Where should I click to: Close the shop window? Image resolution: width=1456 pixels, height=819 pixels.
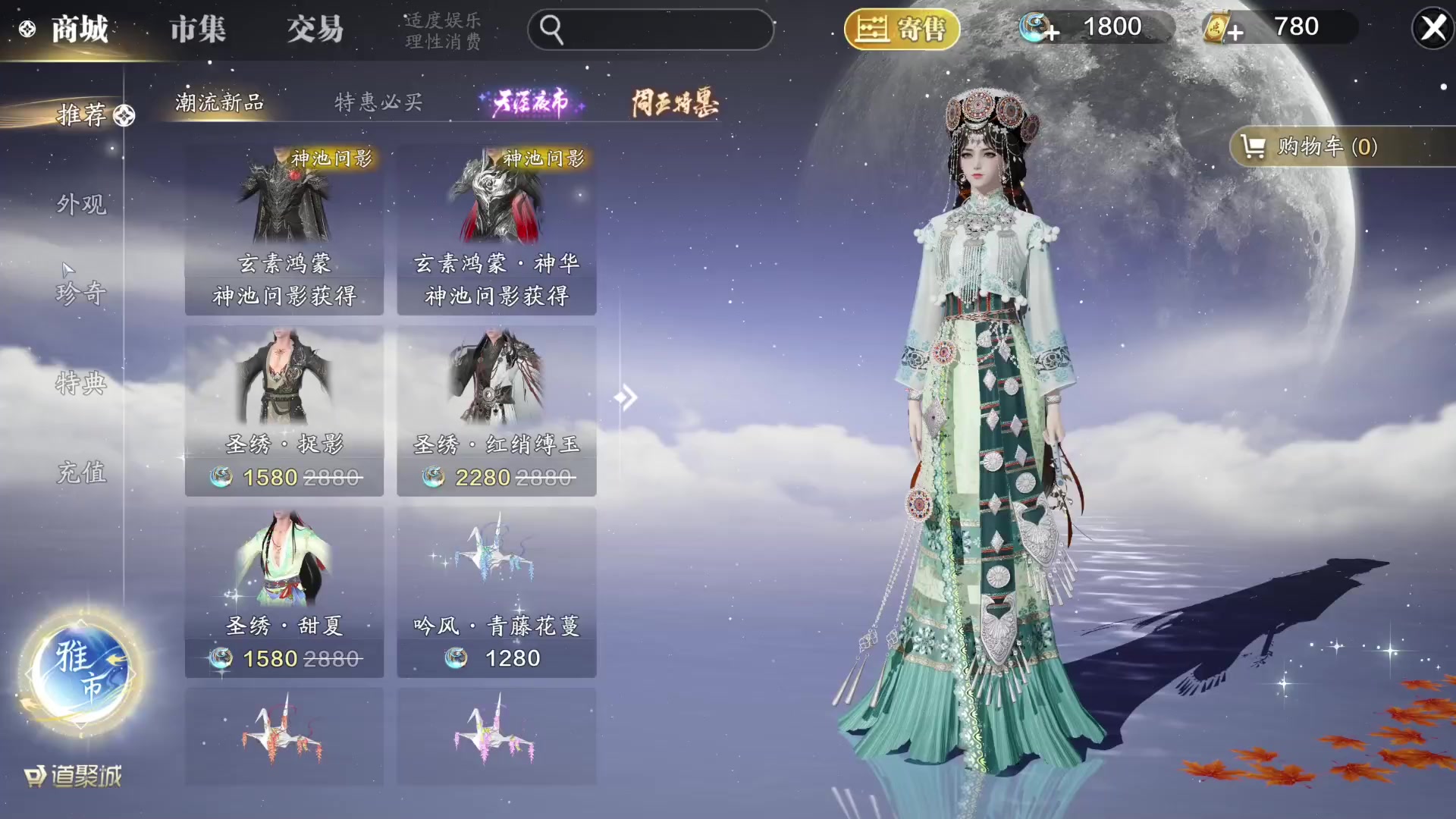pyautogui.click(x=1432, y=29)
